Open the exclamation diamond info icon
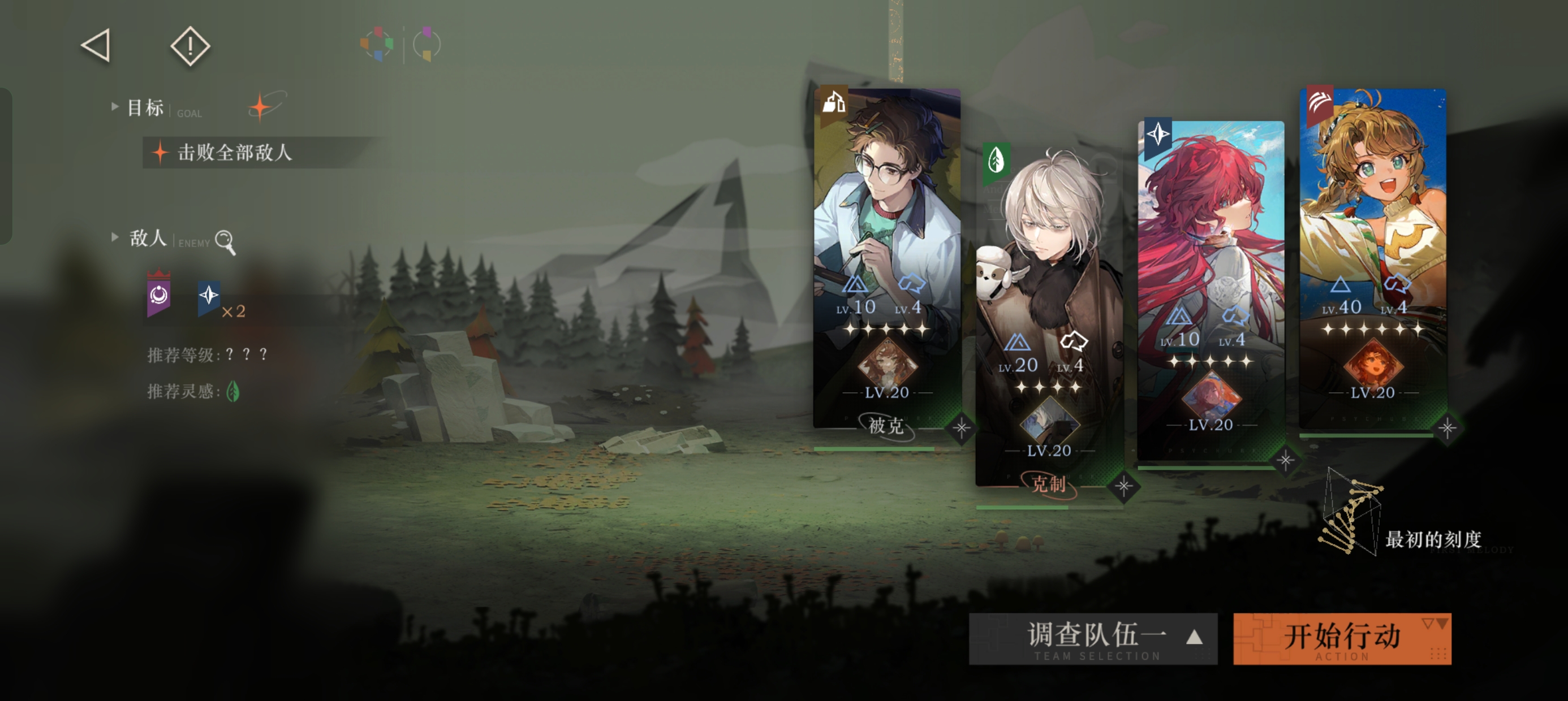Viewport: 1568px width, 701px height. 190,46
